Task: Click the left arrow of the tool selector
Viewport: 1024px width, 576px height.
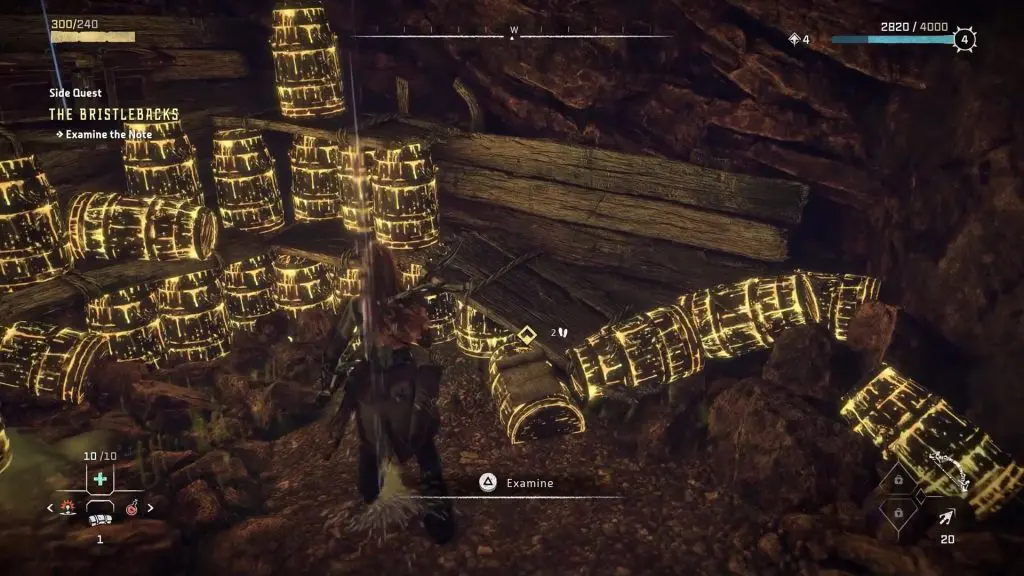Action: pos(51,508)
